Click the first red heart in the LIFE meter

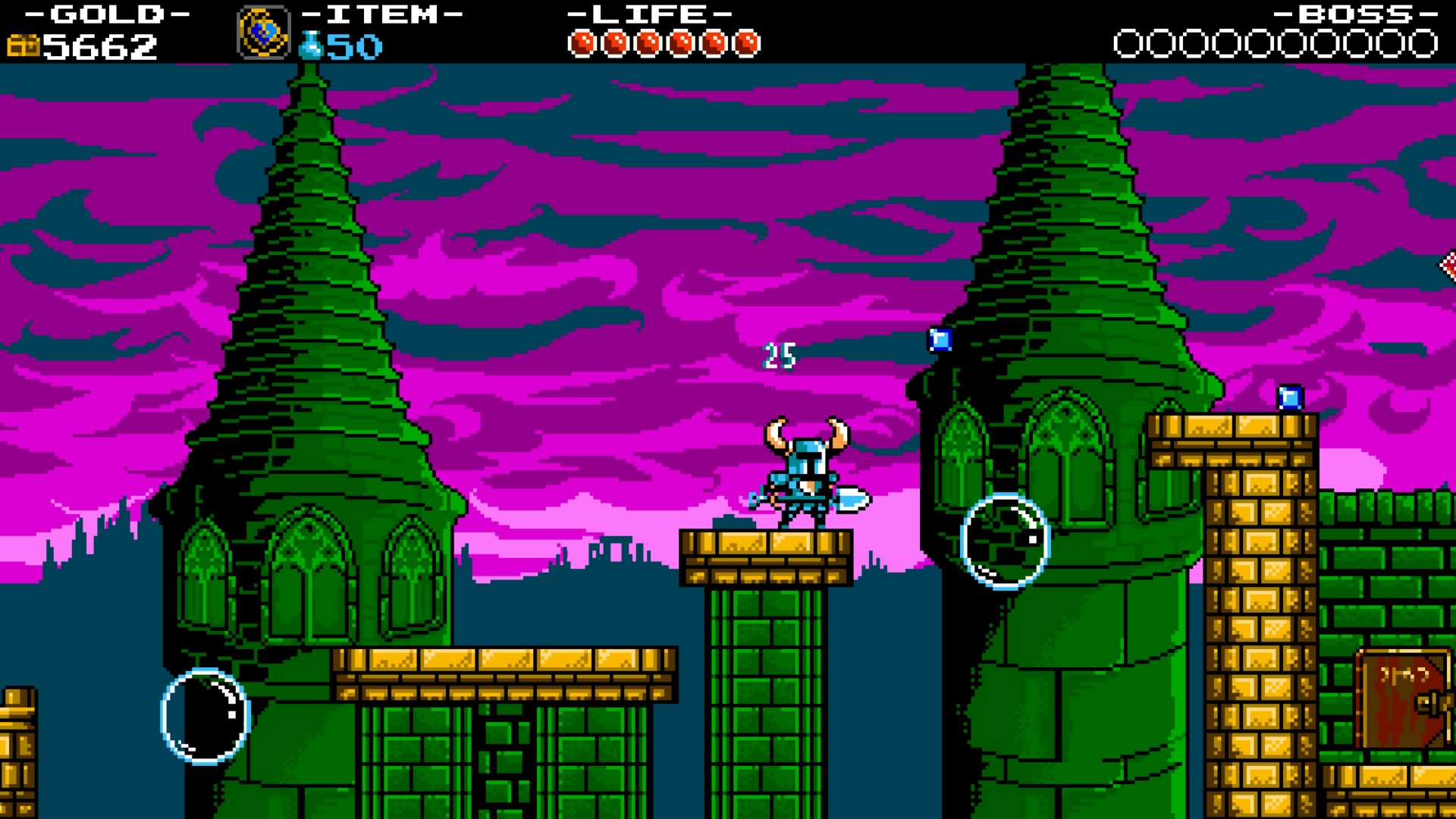click(584, 42)
